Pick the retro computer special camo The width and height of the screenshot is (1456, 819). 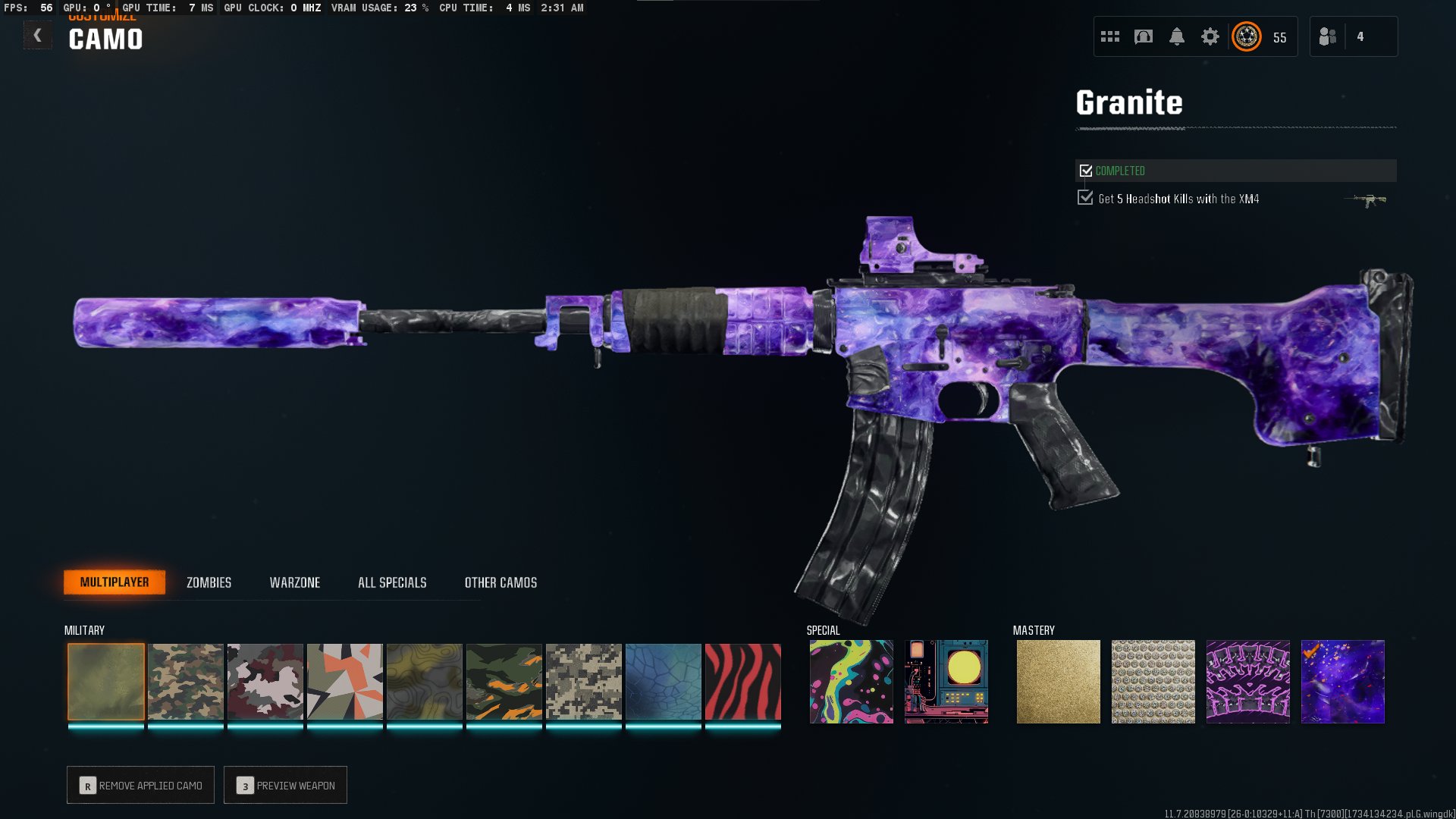click(x=946, y=681)
